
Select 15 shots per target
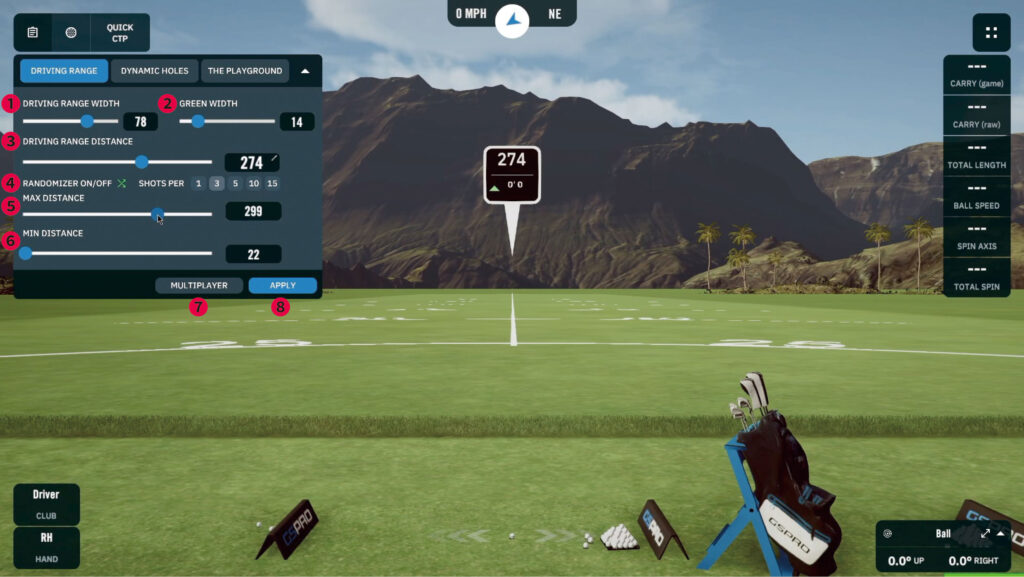click(x=272, y=183)
